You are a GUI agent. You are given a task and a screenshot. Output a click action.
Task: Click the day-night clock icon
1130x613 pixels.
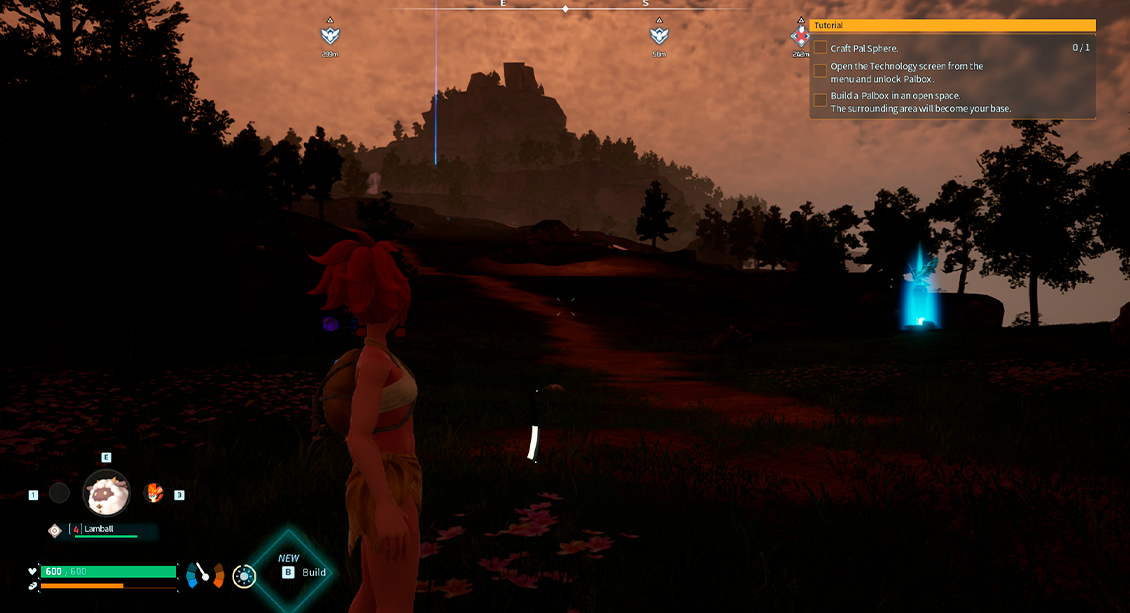tap(243, 575)
